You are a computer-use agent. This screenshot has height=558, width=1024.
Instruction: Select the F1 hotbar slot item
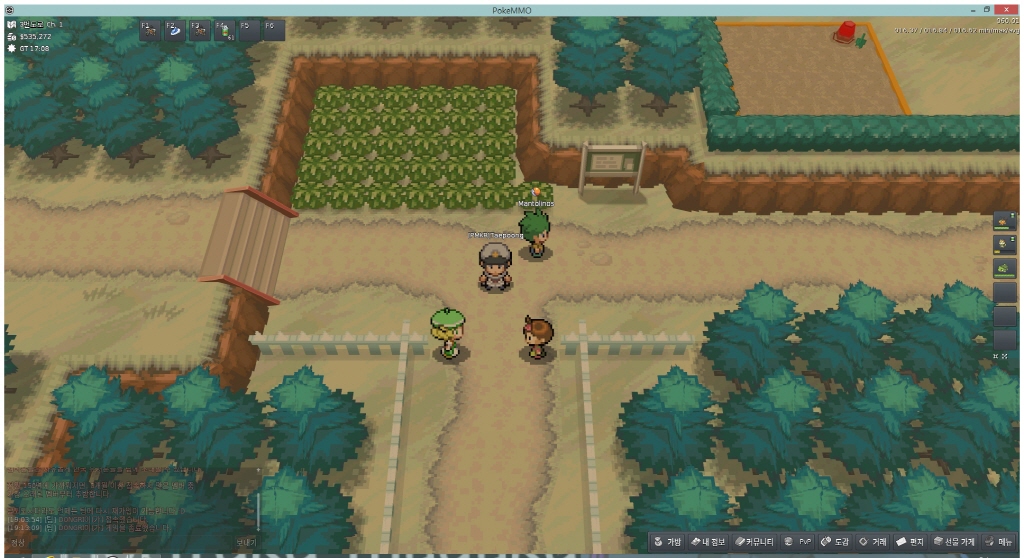(150, 30)
